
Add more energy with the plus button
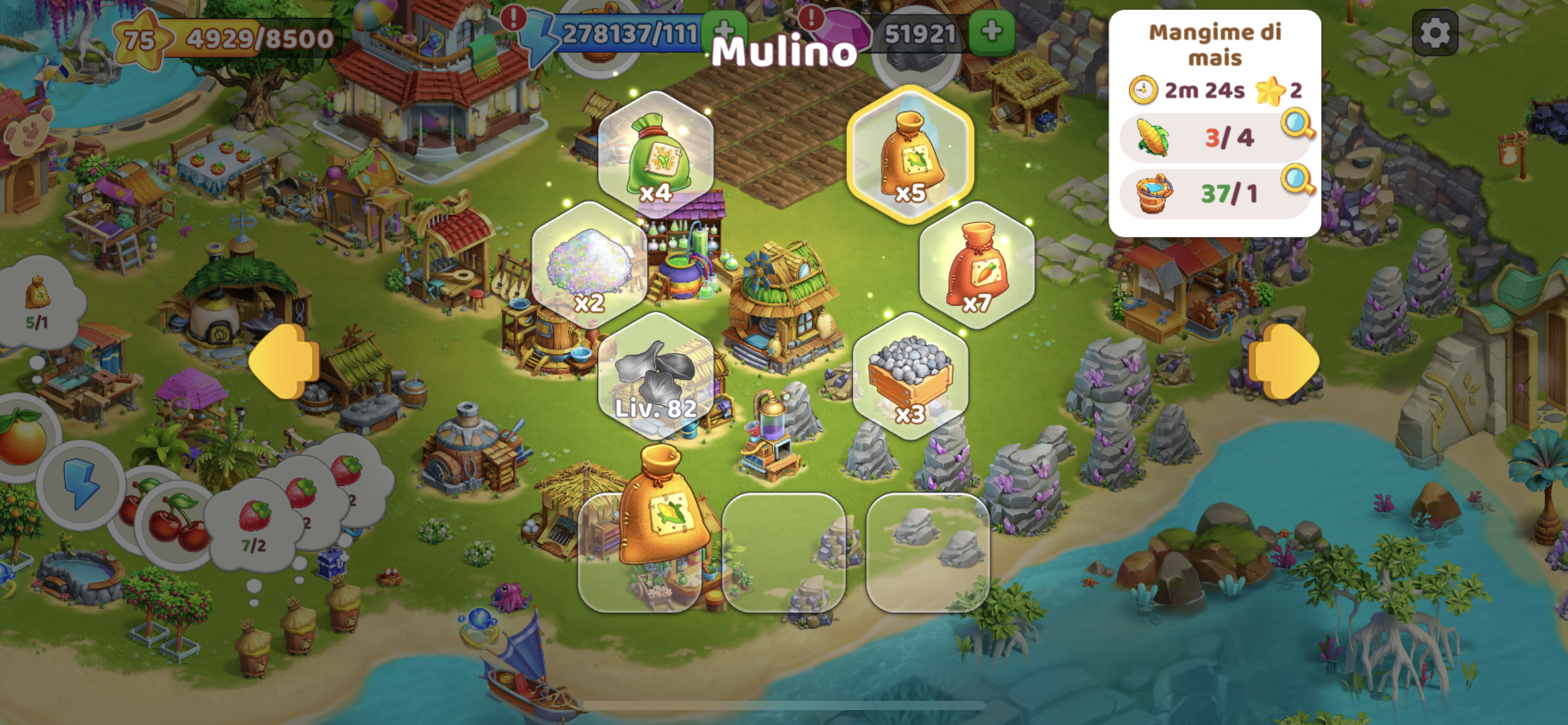[725, 31]
